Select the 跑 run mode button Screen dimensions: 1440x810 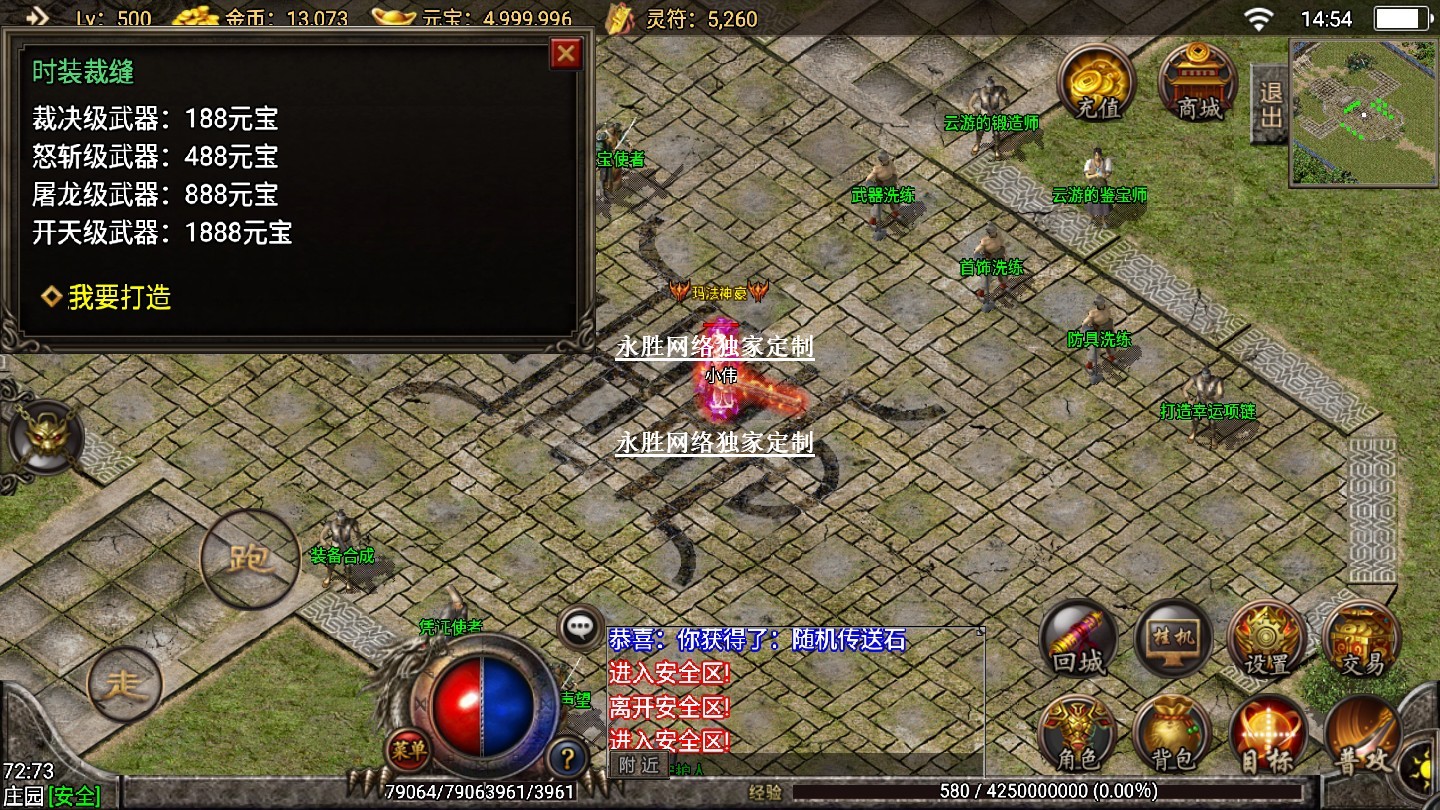tap(250, 559)
